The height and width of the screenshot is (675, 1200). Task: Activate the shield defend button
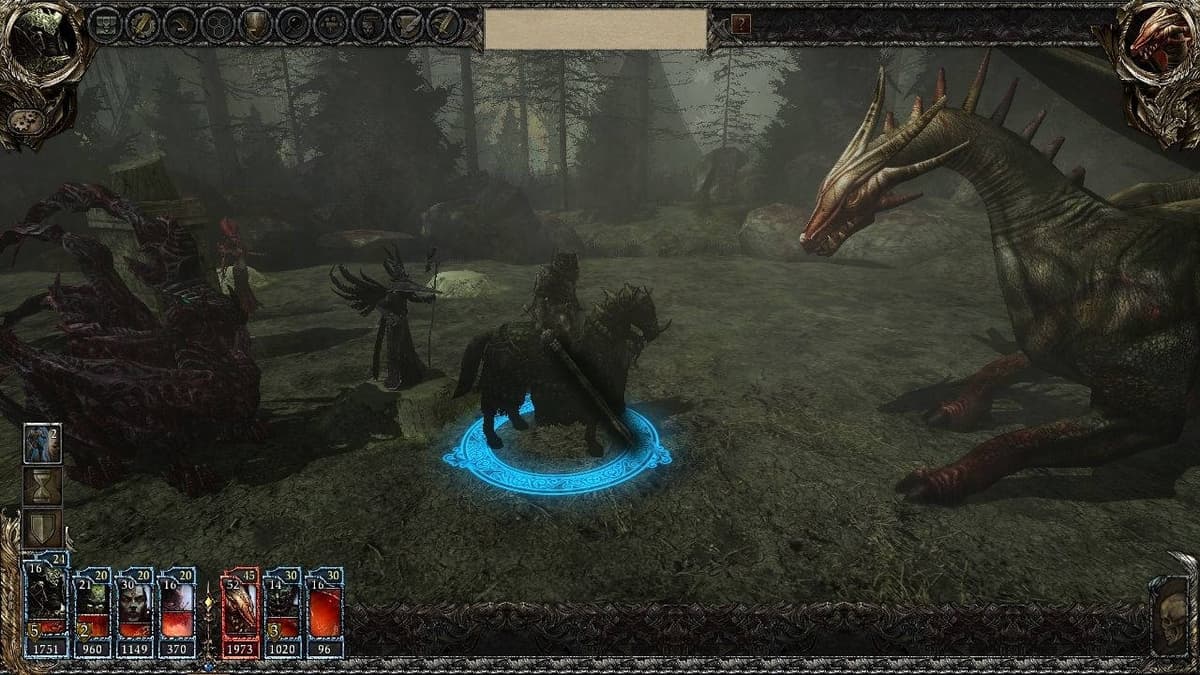pyautogui.click(x=43, y=528)
